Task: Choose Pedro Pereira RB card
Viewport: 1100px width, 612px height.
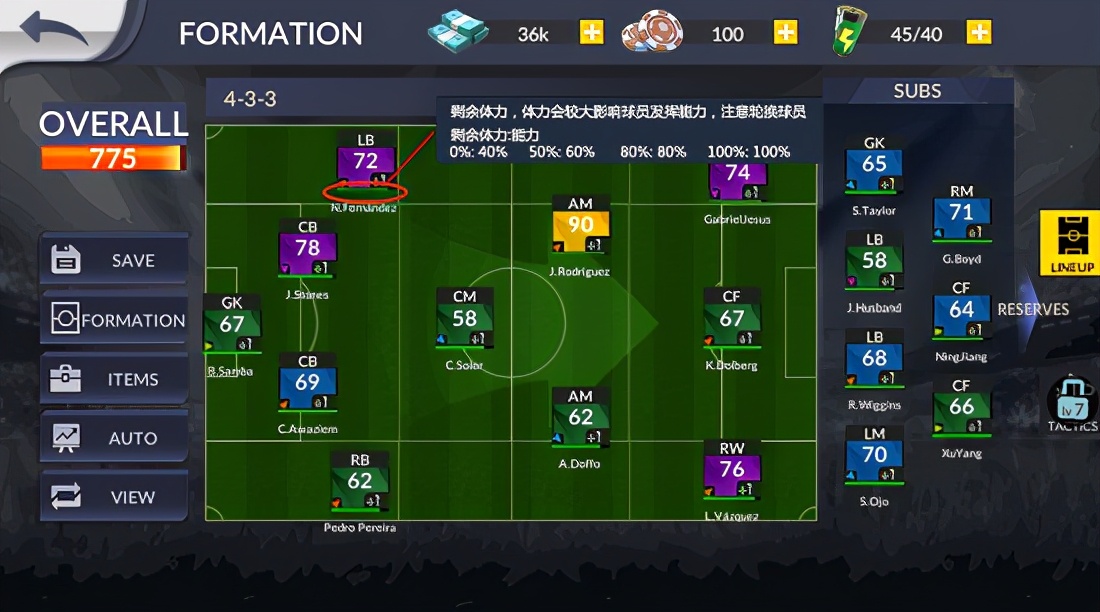Action: coord(359,482)
